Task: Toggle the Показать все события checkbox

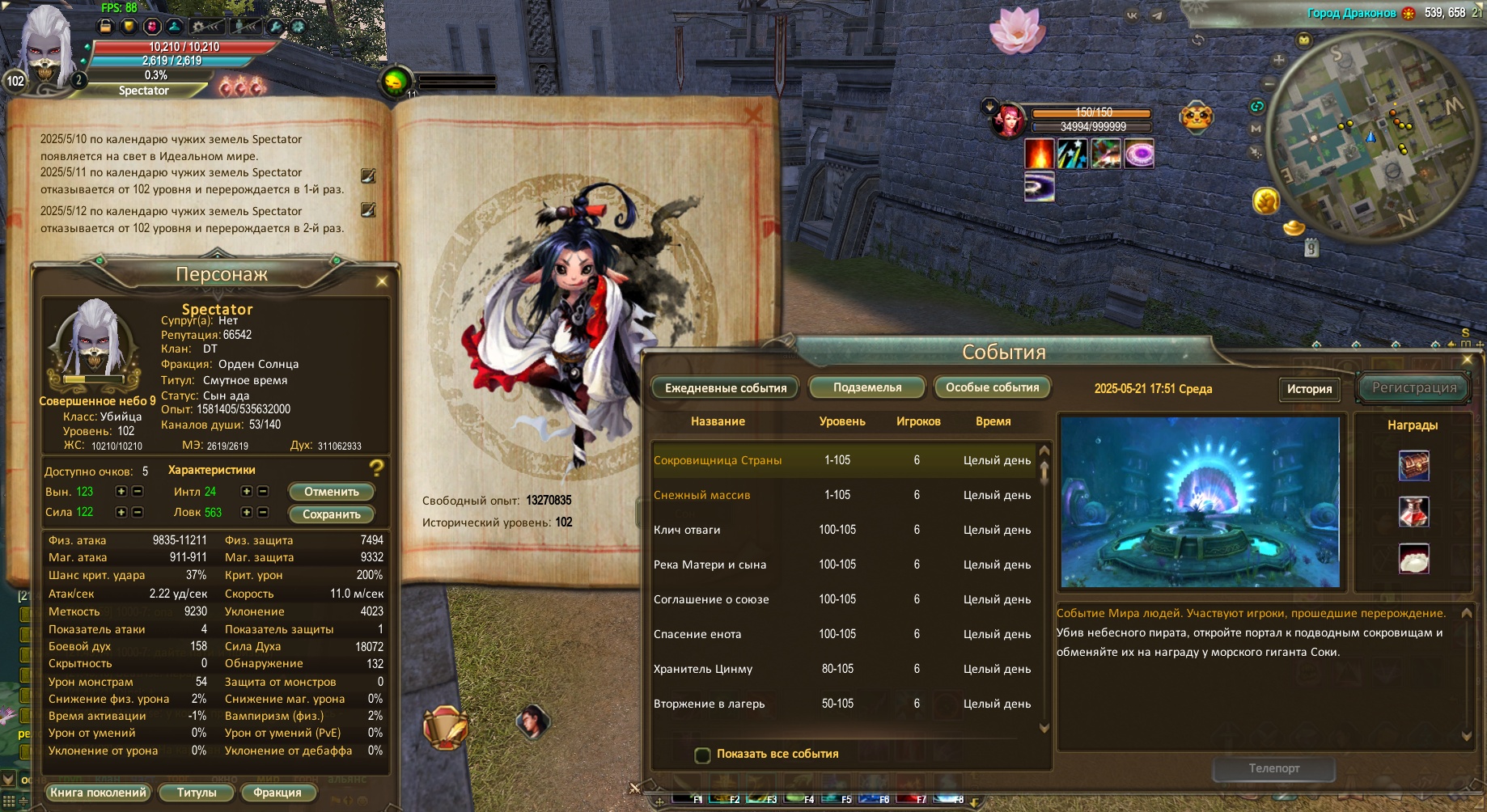Action: (702, 755)
